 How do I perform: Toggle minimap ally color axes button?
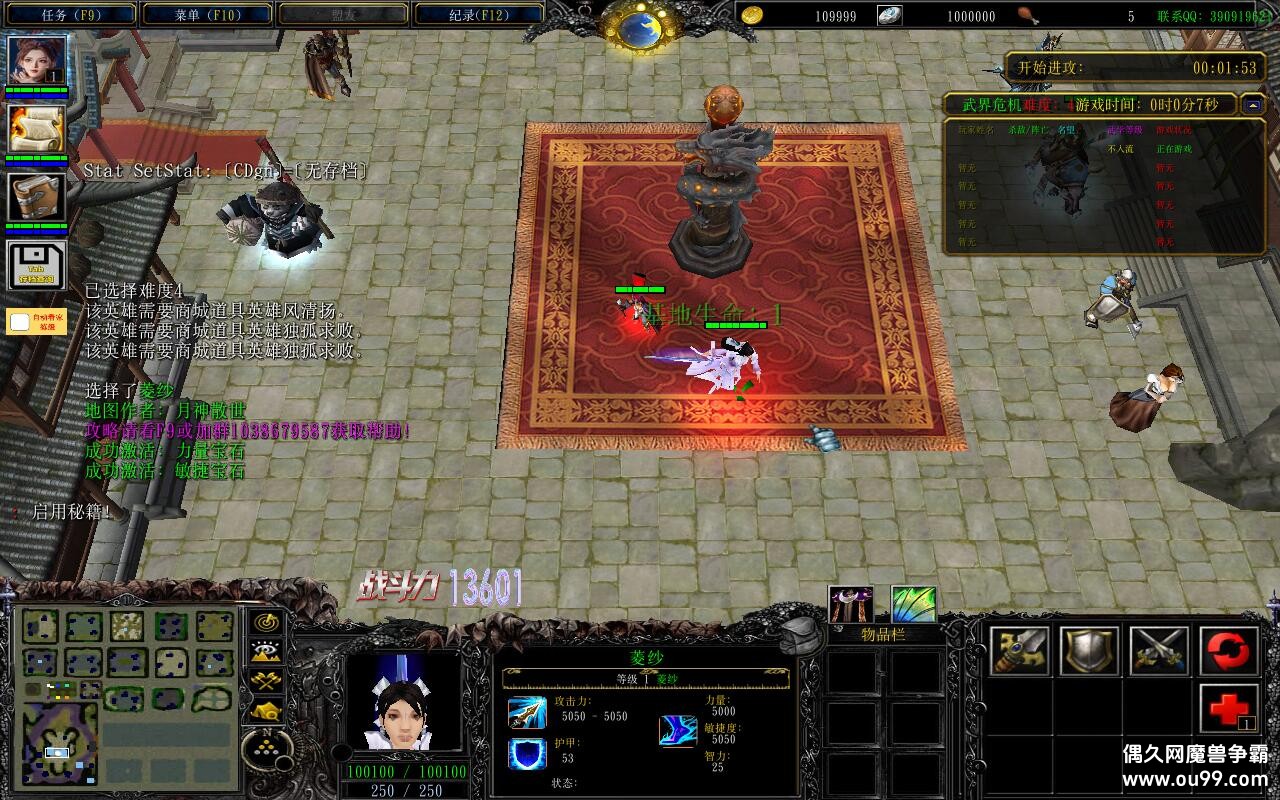pyautogui.click(x=266, y=681)
